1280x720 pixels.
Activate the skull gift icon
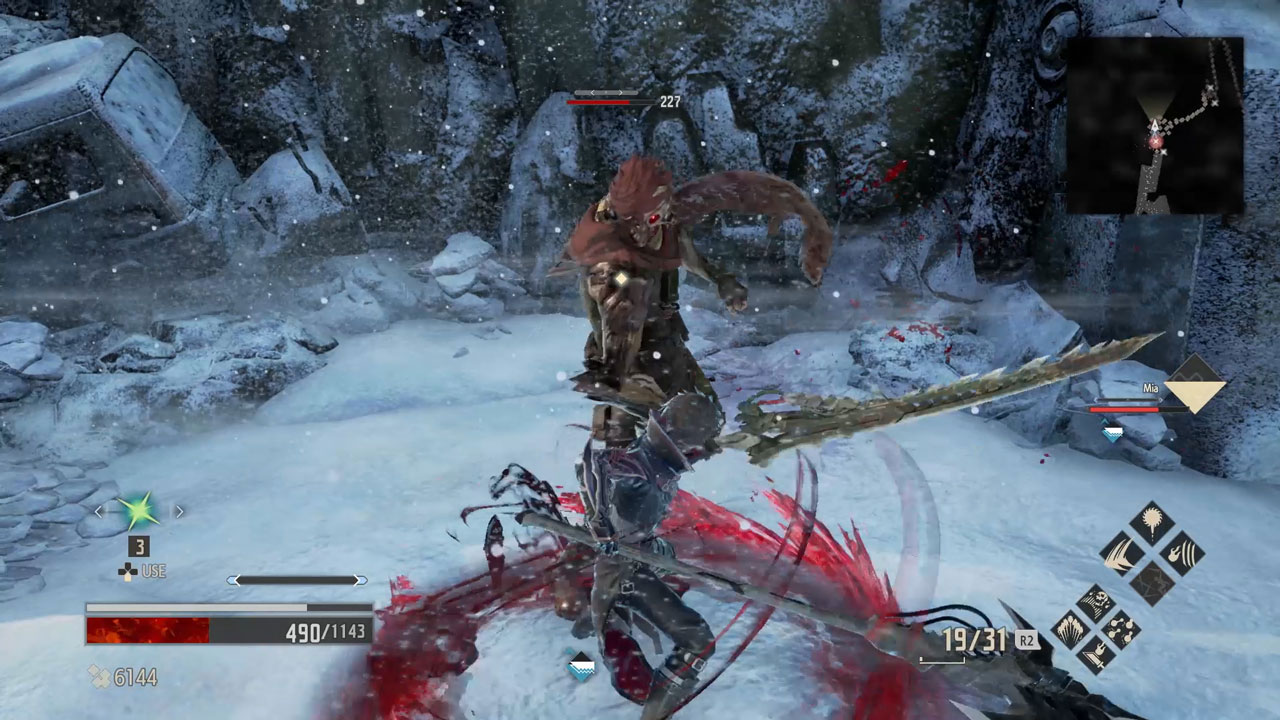pos(1097,604)
